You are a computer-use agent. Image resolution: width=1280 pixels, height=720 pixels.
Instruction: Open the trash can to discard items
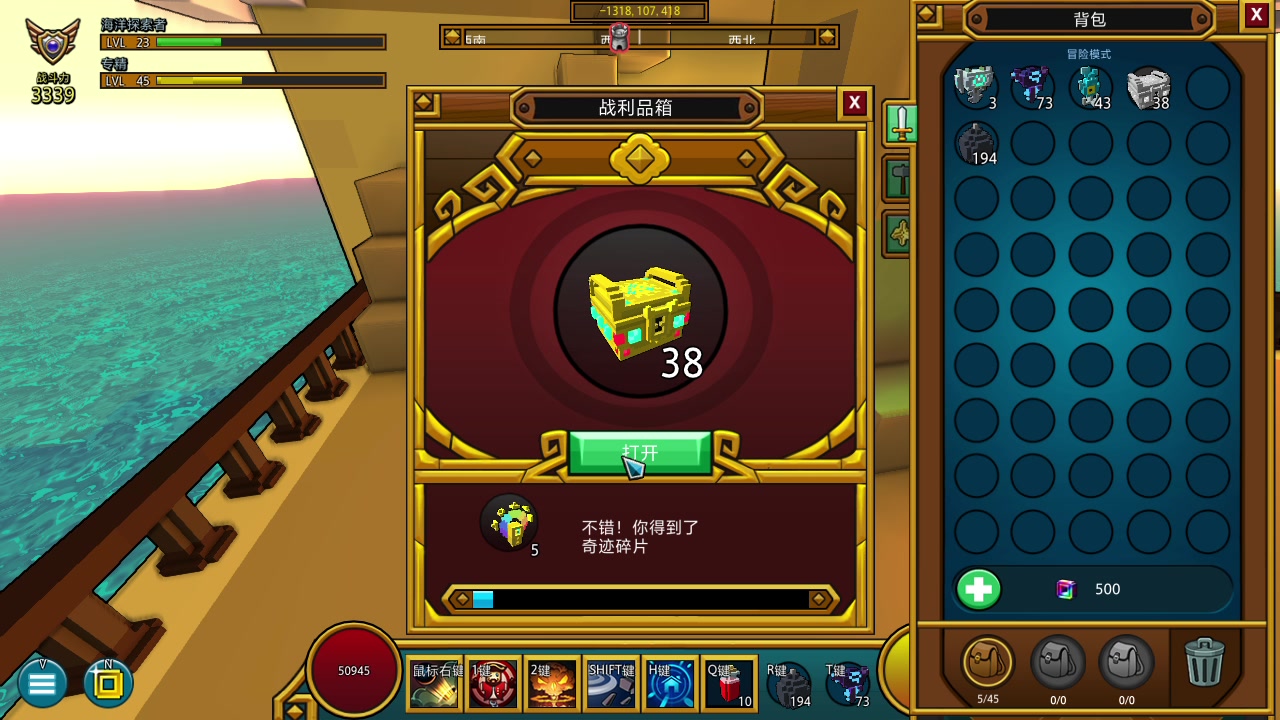click(x=1204, y=662)
